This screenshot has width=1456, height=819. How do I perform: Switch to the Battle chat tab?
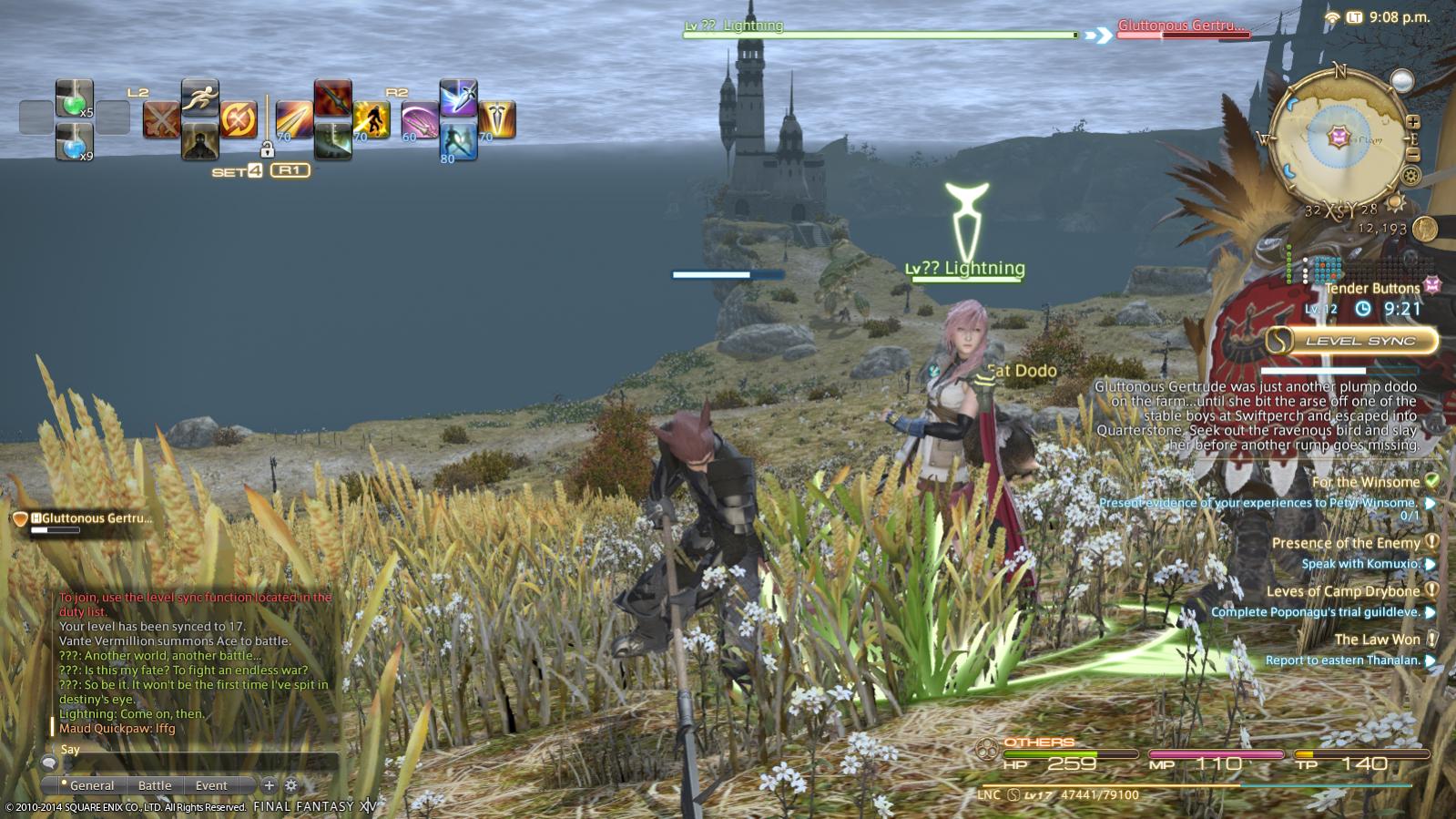point(155,785)
